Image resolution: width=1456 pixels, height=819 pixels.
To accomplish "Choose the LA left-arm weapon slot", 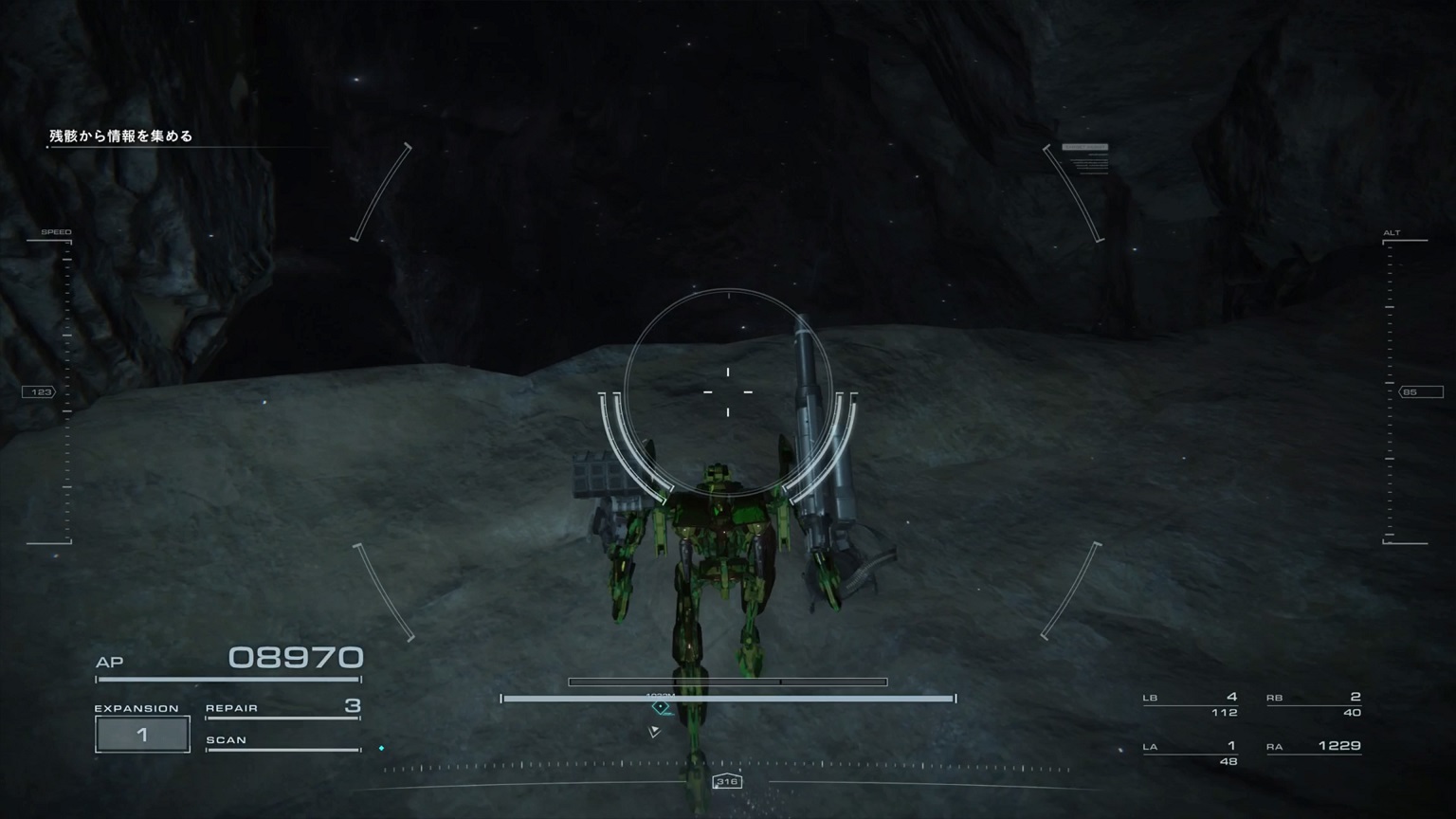I will [1191, 753].
